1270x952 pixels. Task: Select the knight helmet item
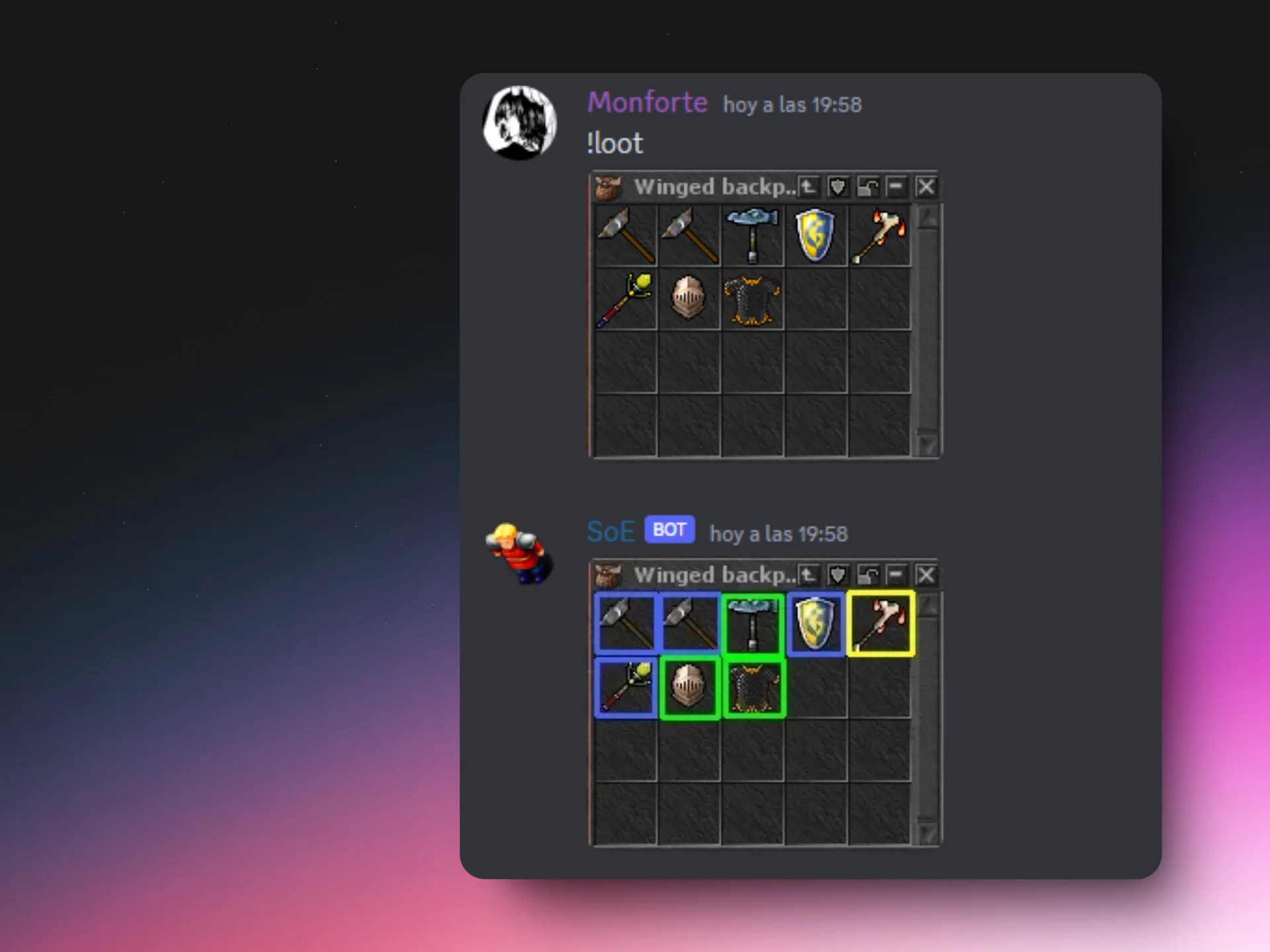pos(688,299)
